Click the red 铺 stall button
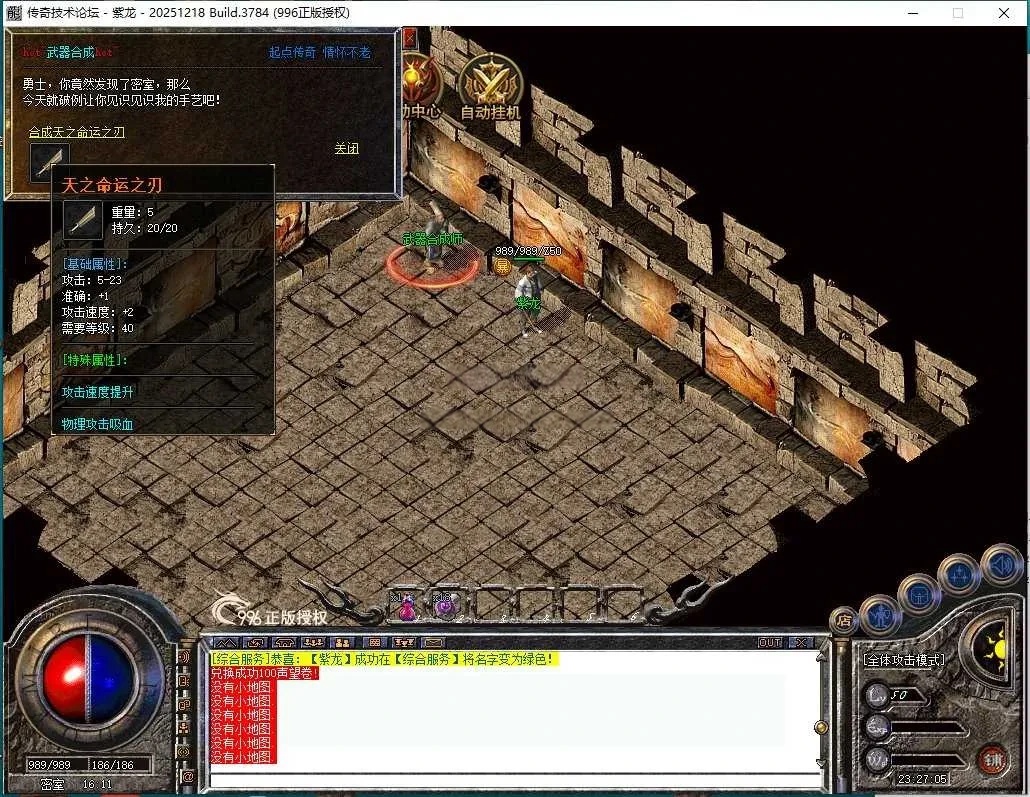The image size is (1030, 797). 992,760
